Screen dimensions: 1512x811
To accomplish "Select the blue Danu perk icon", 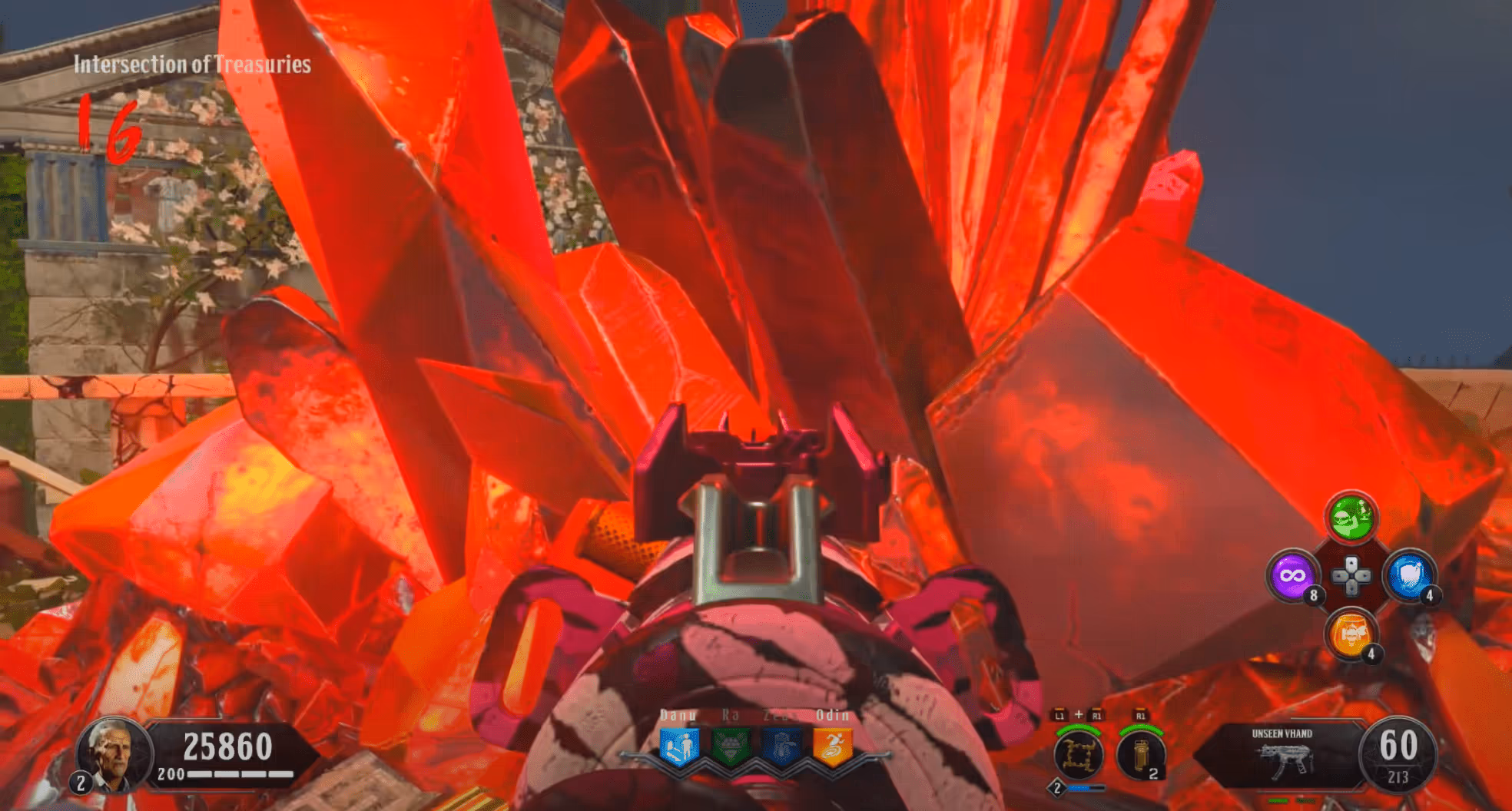I will point(679,746).
